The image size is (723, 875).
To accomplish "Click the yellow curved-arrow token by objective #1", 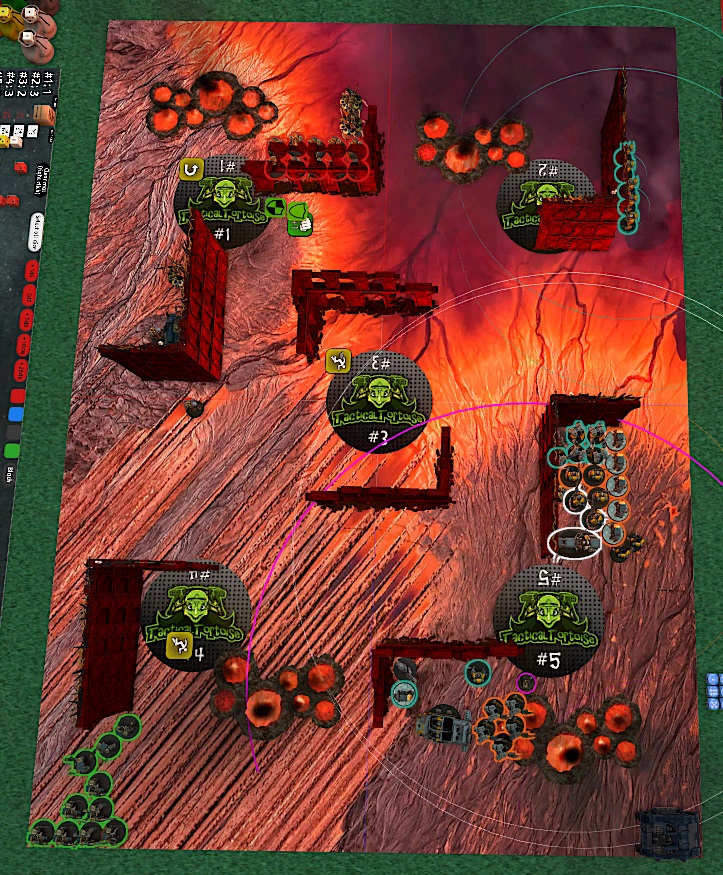I will point(192,171).
